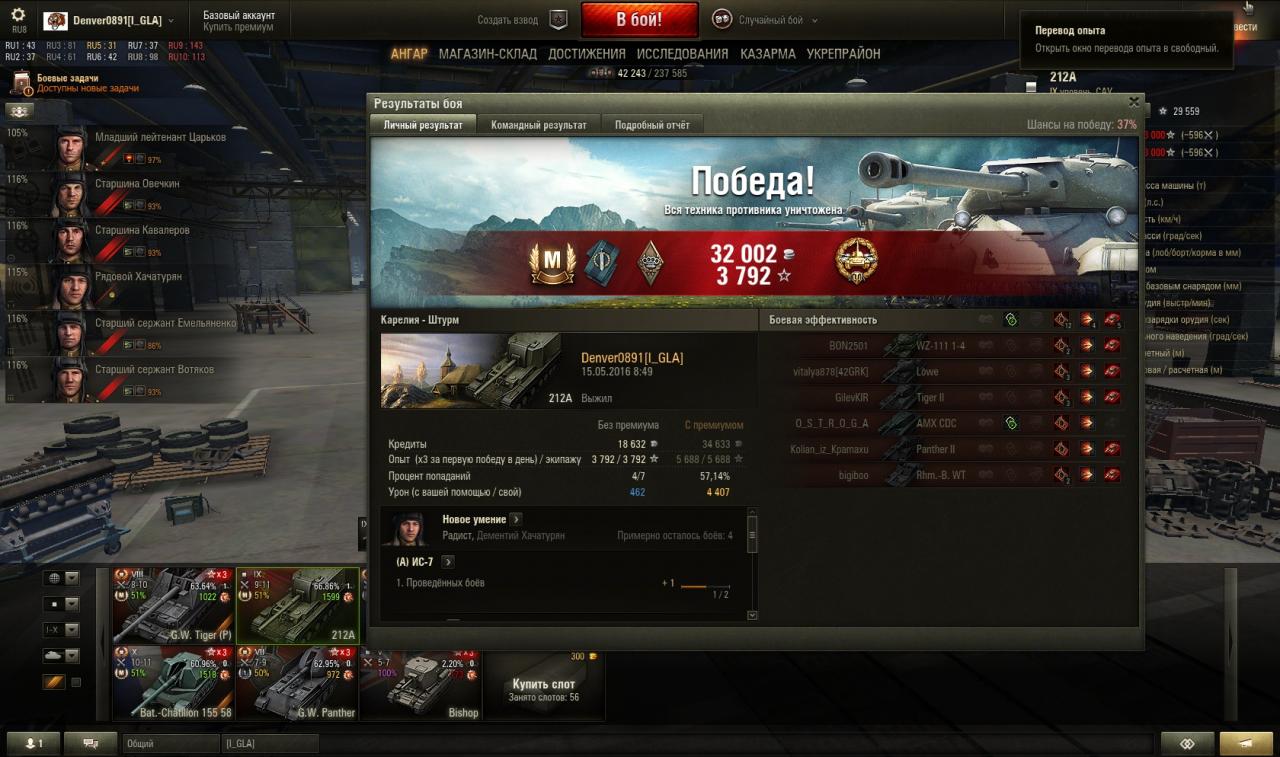Image resolution: width=1280 pixels, height=757 pixels.
Task: Open the МАГАЗИН-СКЛАД menu
Action: pyautogui.click(x=487, y=54)
